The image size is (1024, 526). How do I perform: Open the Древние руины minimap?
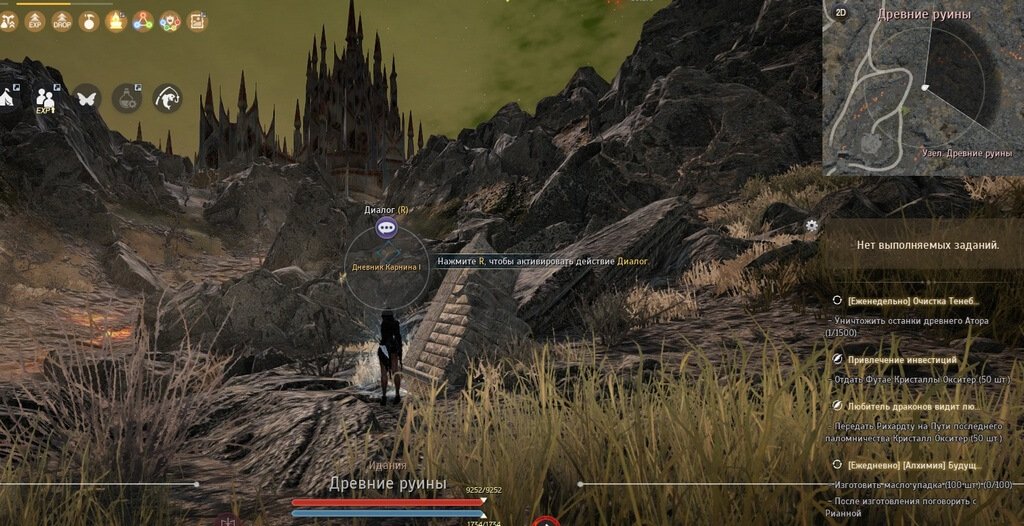[x=922, y=88]
